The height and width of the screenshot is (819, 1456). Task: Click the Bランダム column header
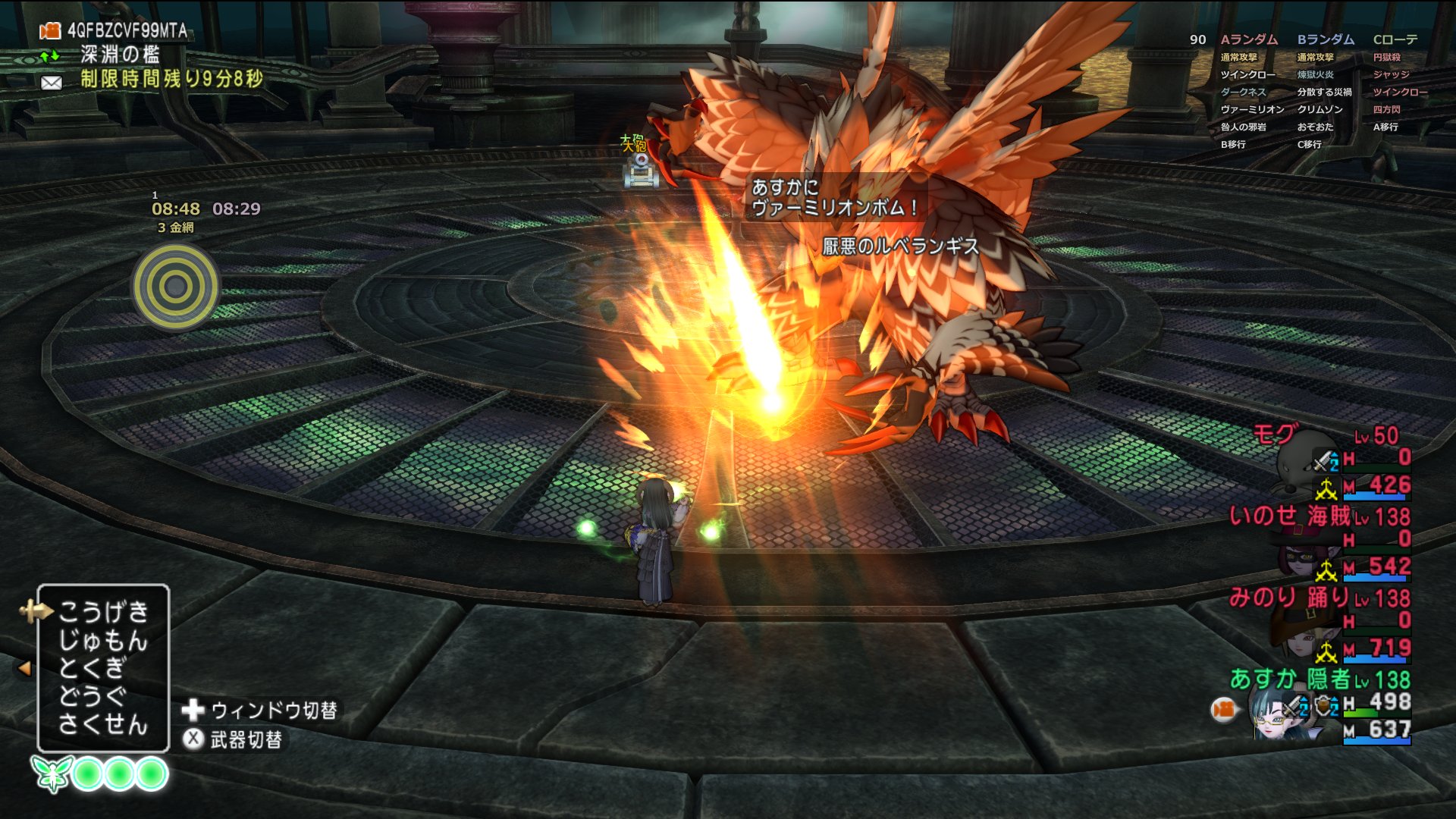(1326, 39)
